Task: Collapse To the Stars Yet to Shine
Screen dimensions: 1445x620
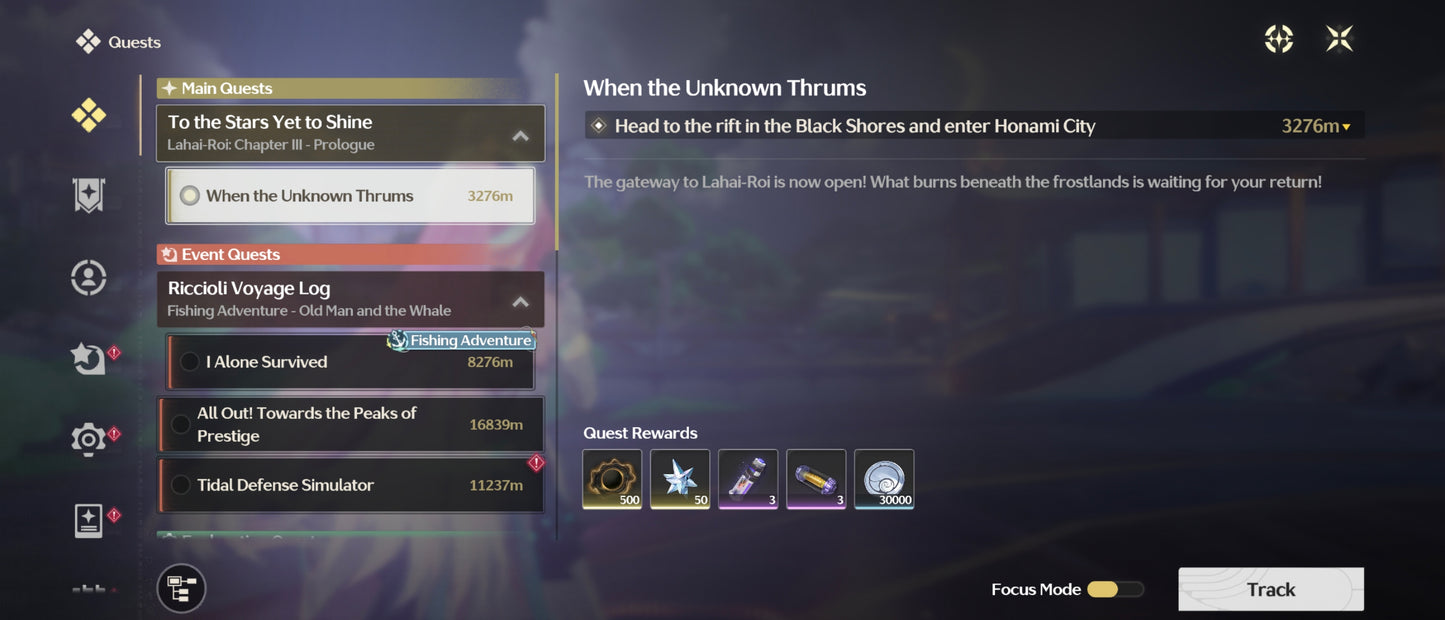Action: [520, 135]
